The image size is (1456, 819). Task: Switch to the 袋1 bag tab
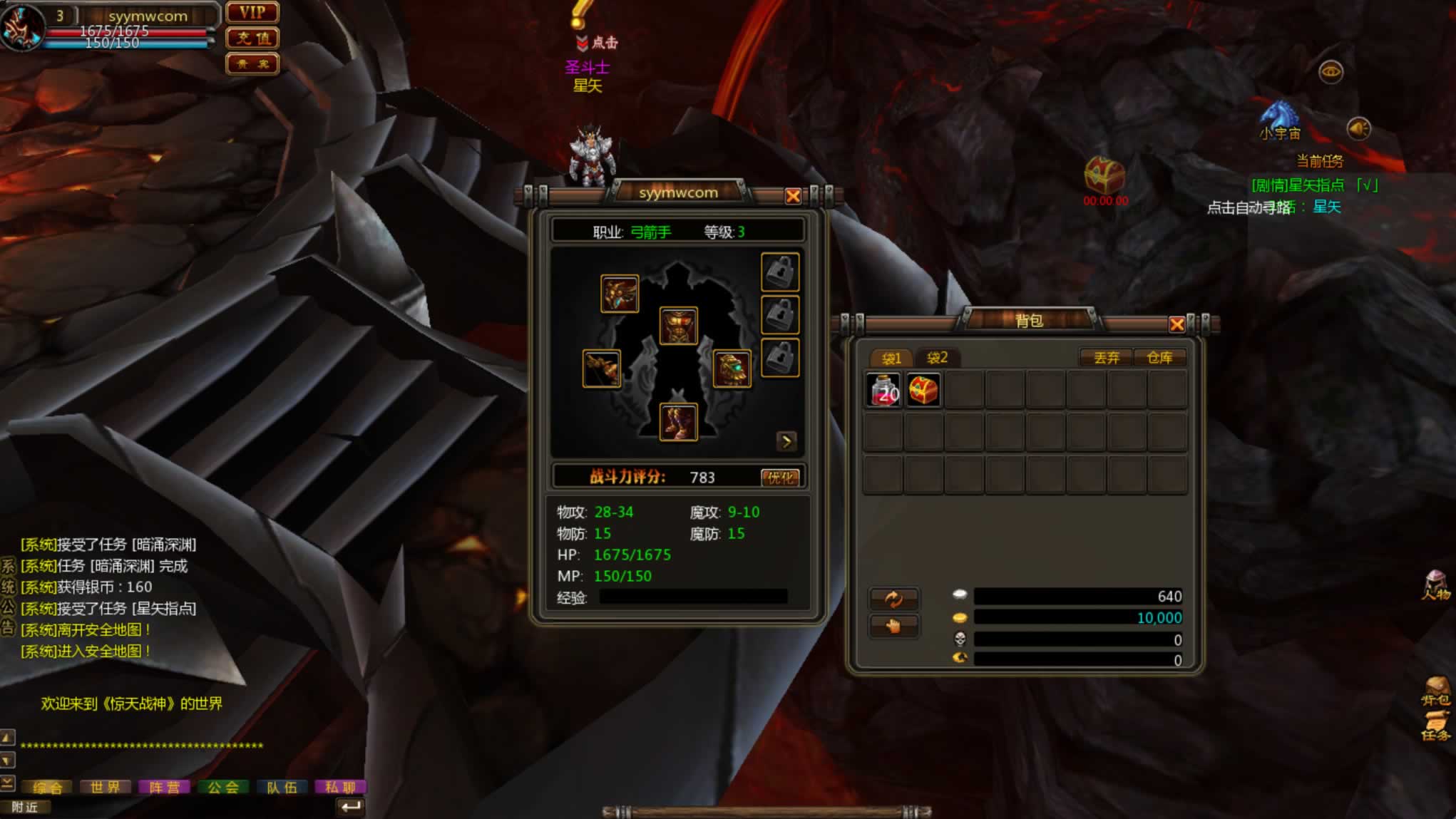point(891,358)
